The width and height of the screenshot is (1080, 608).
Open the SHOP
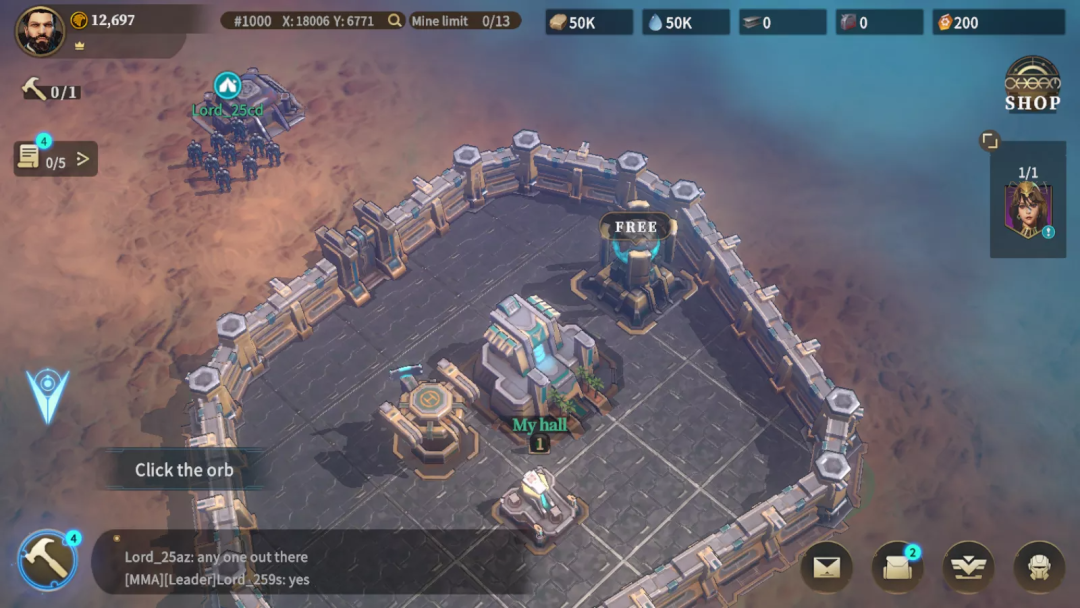(x=1032, y=84)
